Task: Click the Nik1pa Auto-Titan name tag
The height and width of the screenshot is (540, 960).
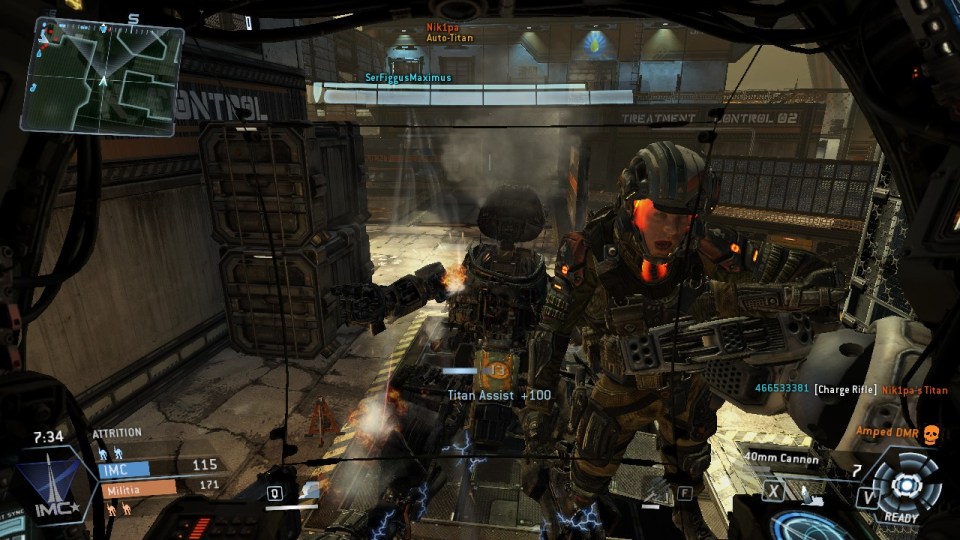Action: point(449,32)
